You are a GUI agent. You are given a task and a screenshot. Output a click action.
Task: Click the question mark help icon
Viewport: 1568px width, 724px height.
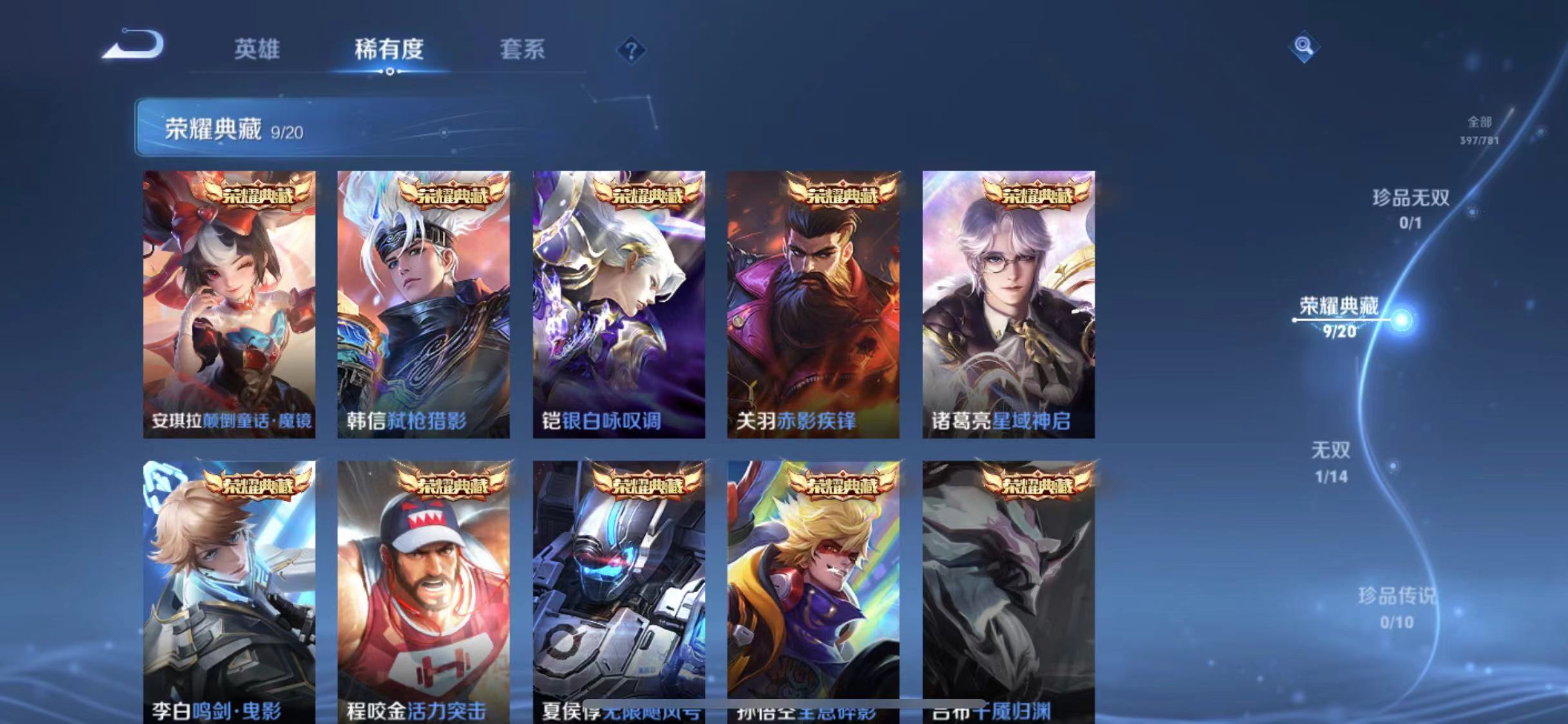click(x=633, y=50)
